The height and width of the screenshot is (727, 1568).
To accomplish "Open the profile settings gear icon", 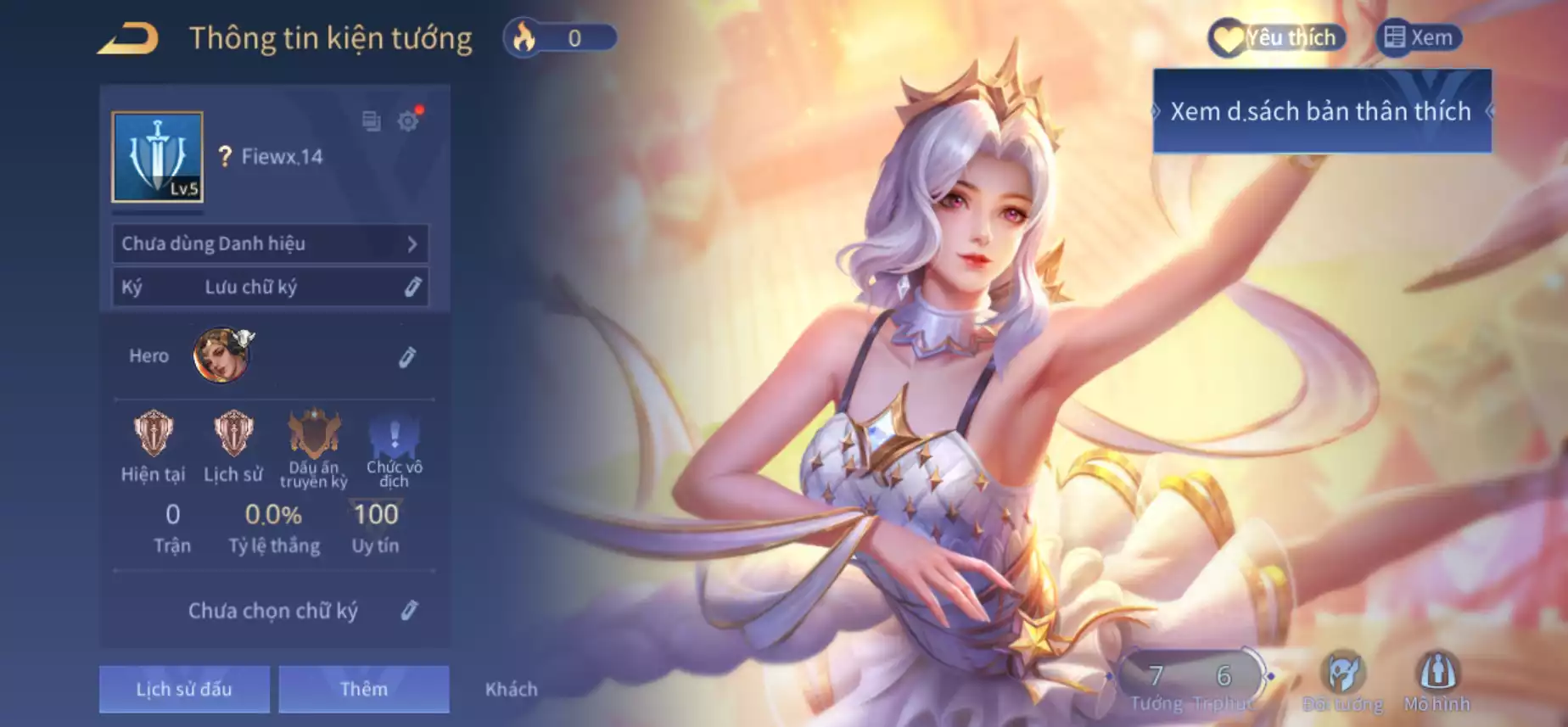I will [x=409, y=120].
